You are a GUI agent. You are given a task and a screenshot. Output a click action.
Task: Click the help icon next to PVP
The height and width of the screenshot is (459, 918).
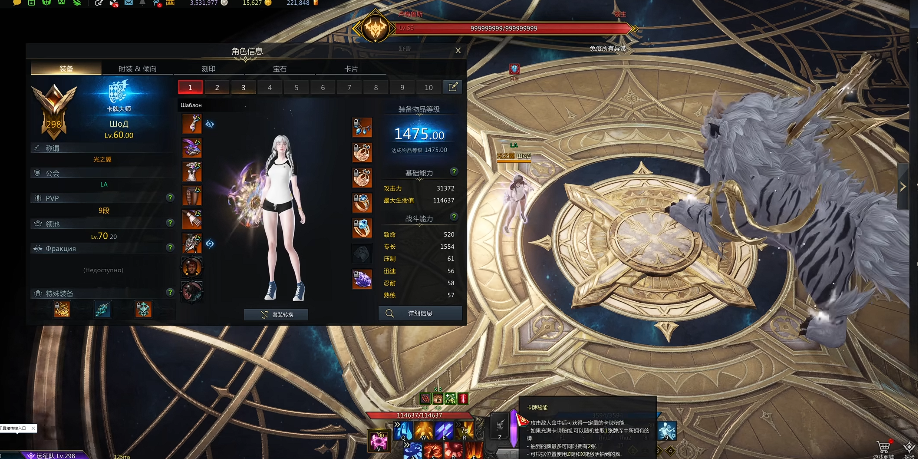coord(170,197)
